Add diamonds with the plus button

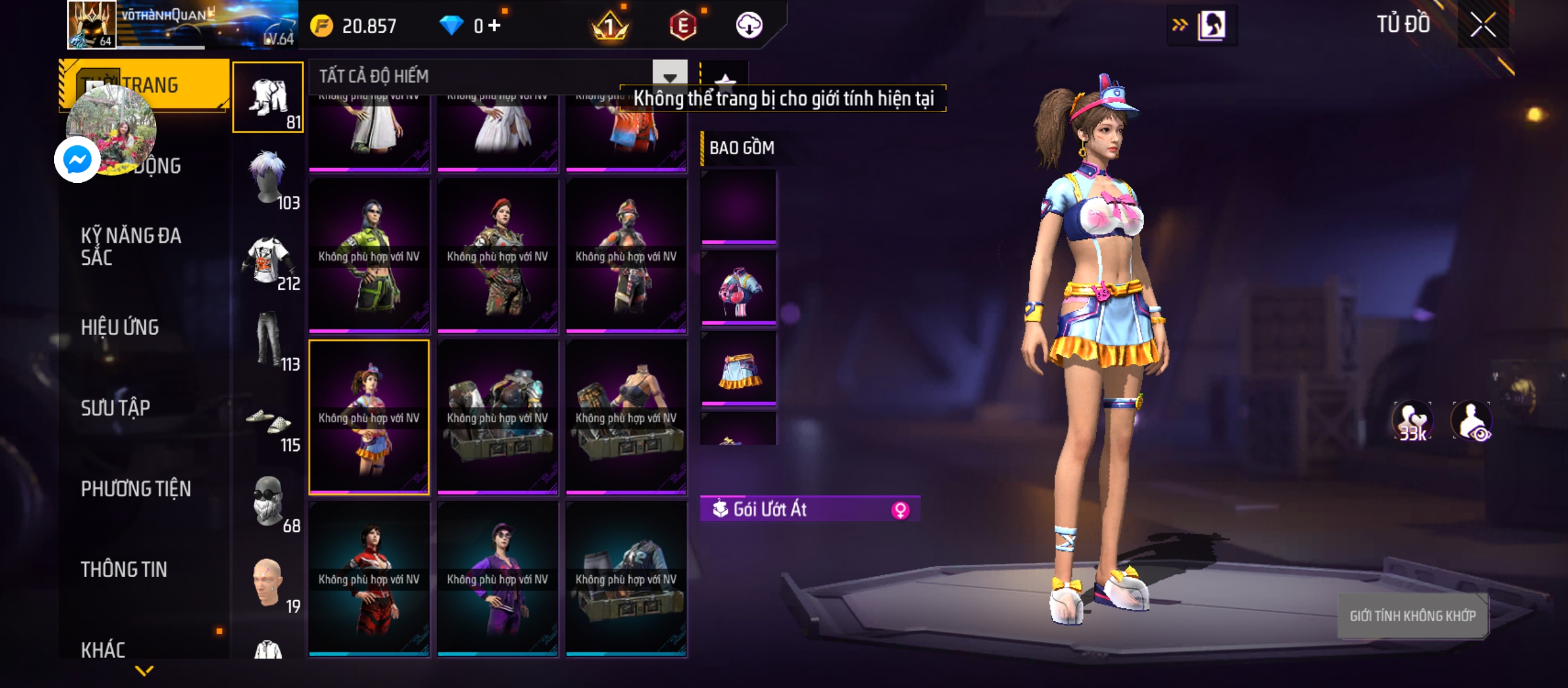tap(495, 25)
